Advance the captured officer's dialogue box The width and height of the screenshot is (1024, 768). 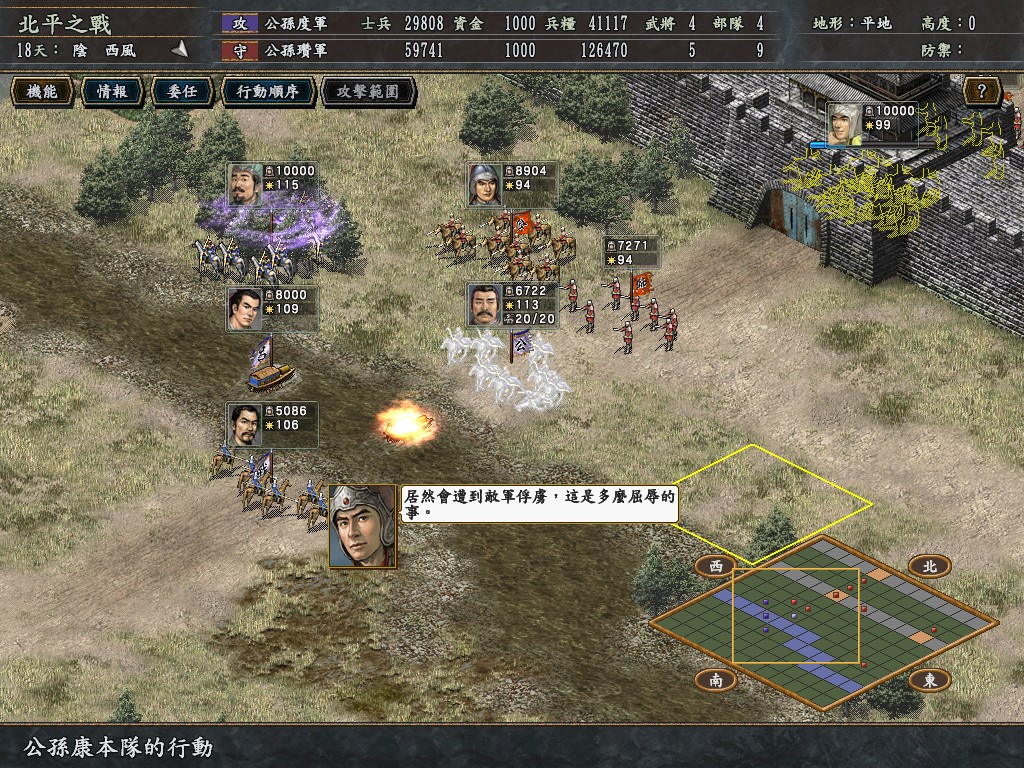(x=538, y=503)
